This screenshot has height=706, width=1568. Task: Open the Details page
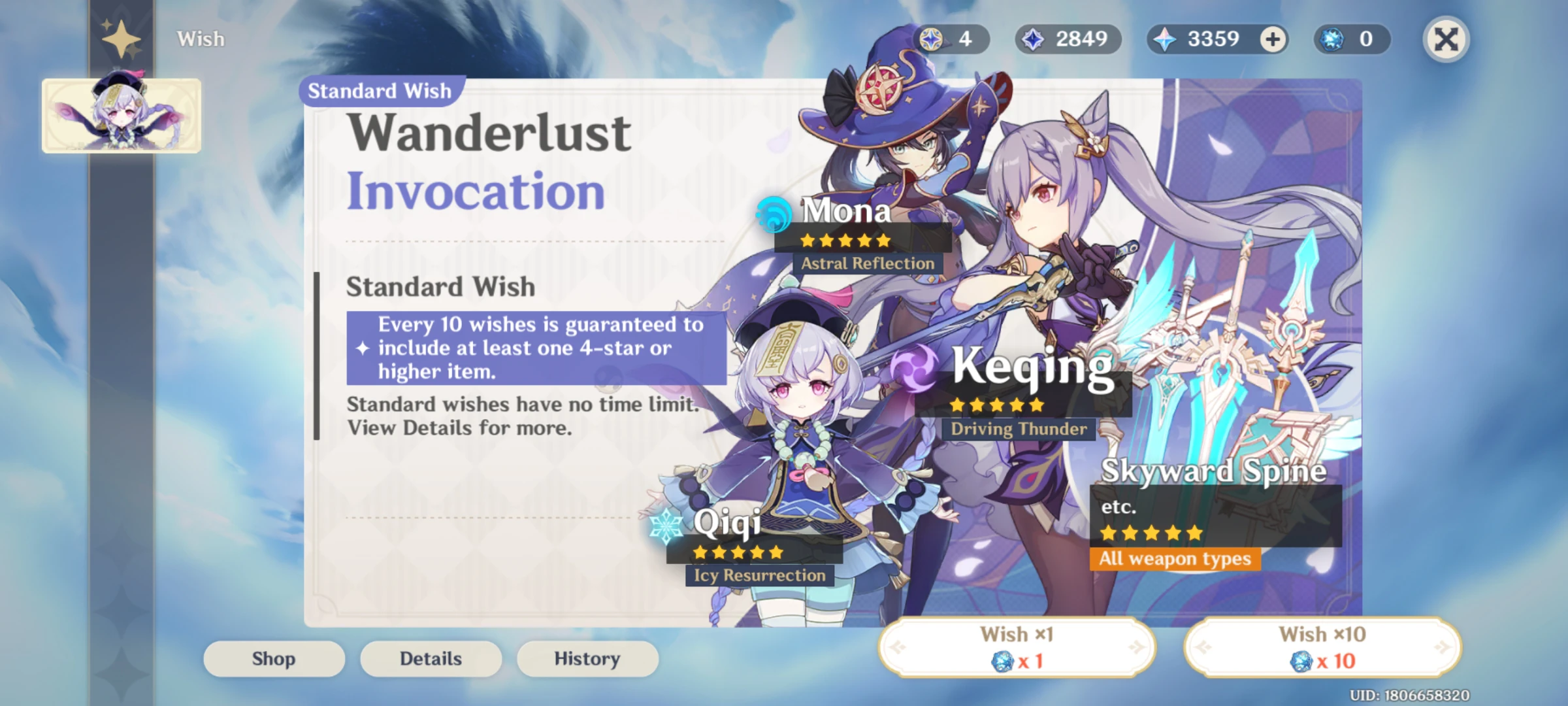[x=431, y=658]
